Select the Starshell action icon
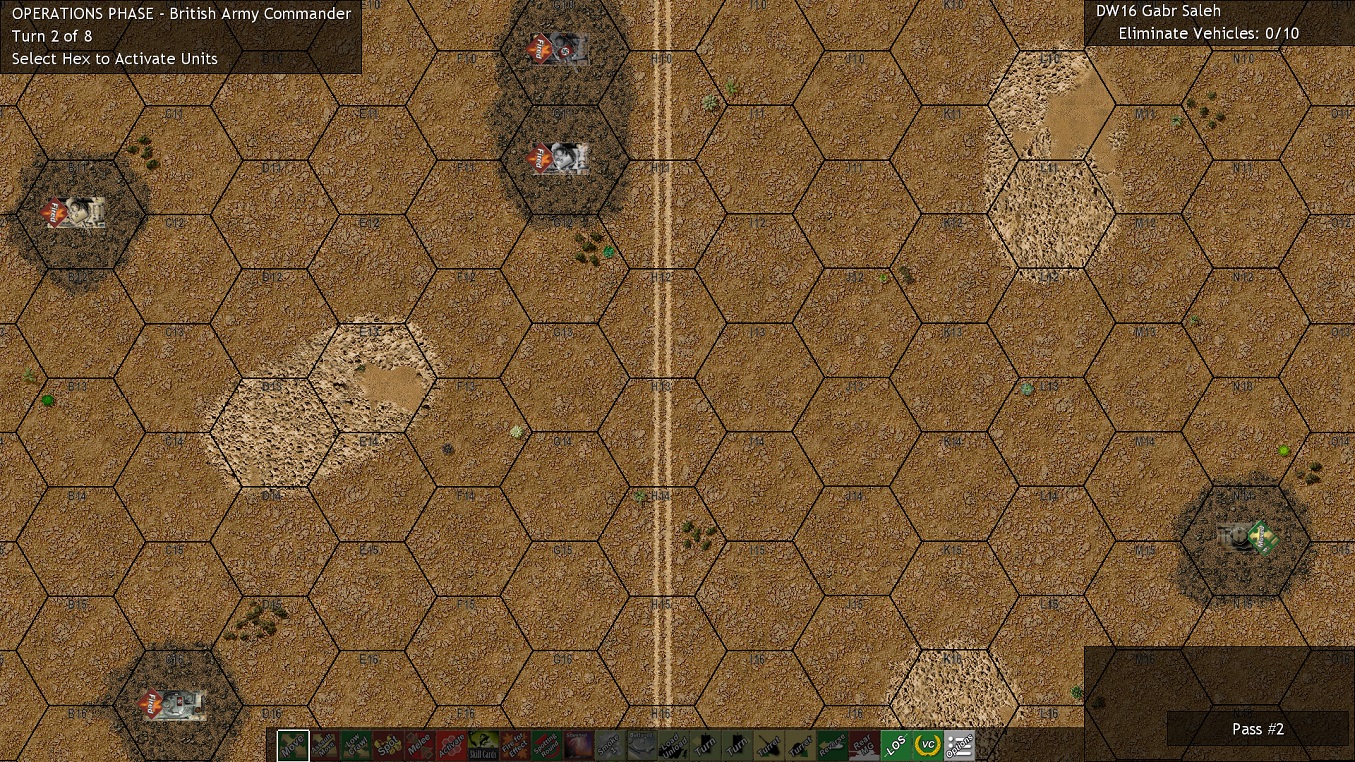 (x=577, y=744)
